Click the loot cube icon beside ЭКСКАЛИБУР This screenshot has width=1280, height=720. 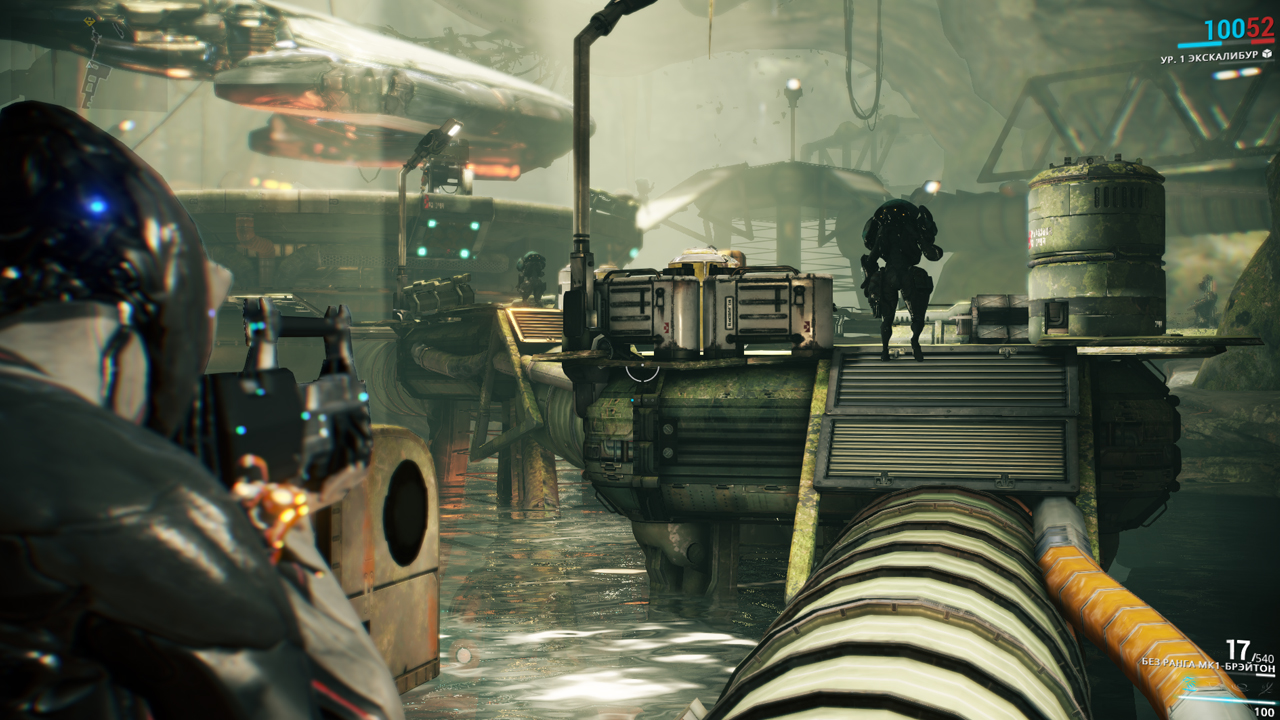[x=1267, y=54]
